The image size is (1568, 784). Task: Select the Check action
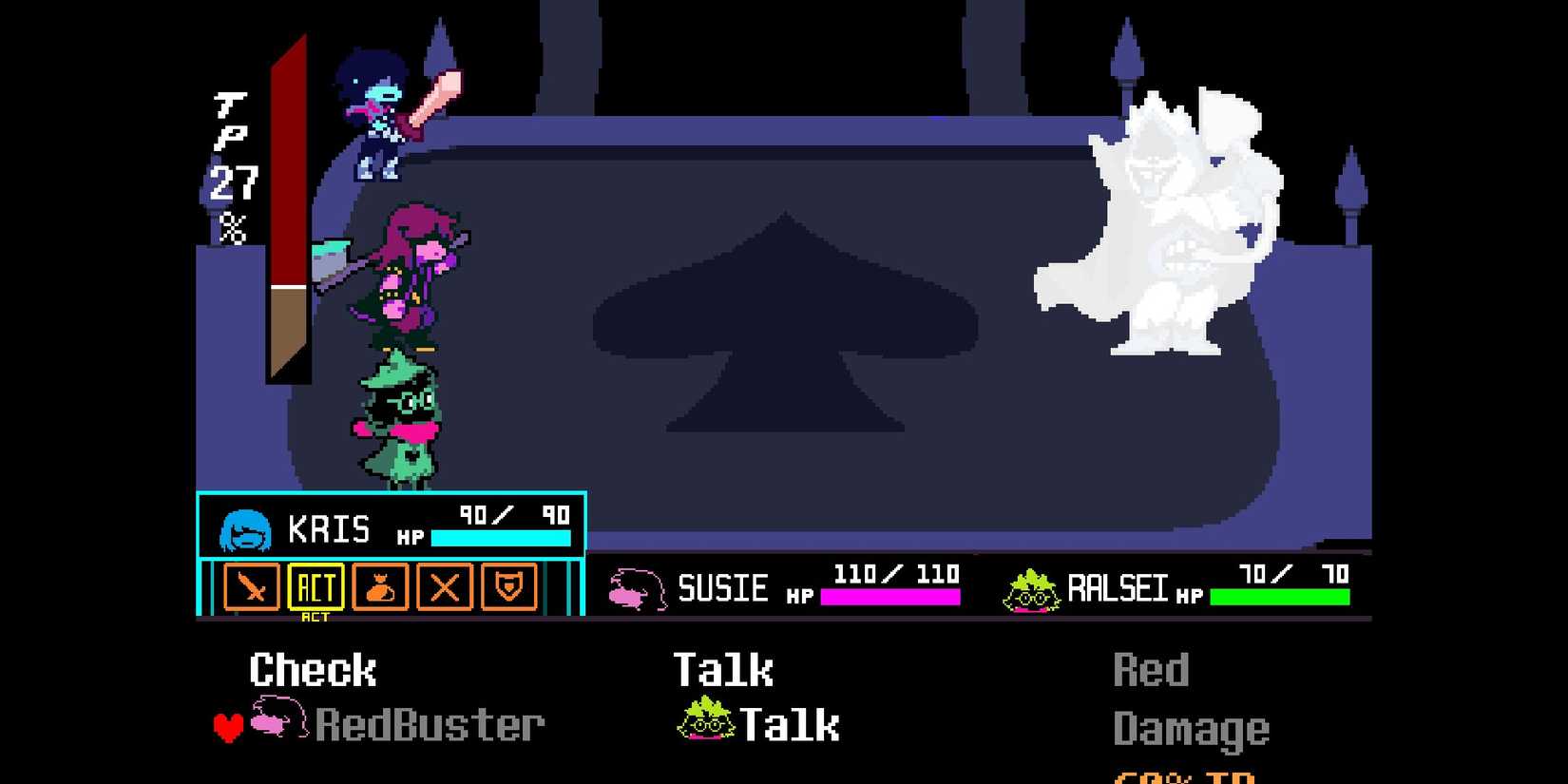pos(312,669)
